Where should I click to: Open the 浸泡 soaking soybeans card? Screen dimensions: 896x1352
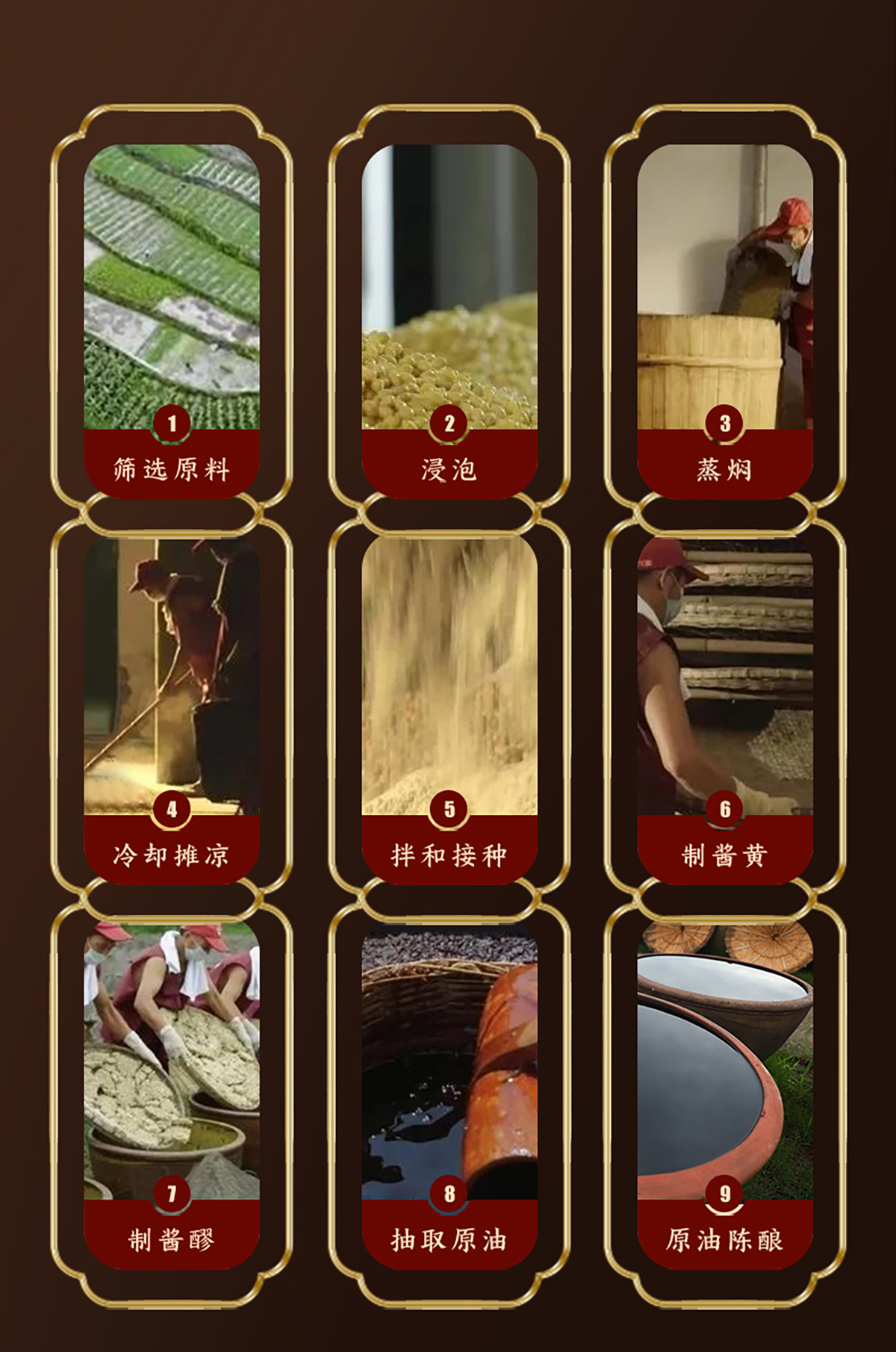click(x=449, y=314)
